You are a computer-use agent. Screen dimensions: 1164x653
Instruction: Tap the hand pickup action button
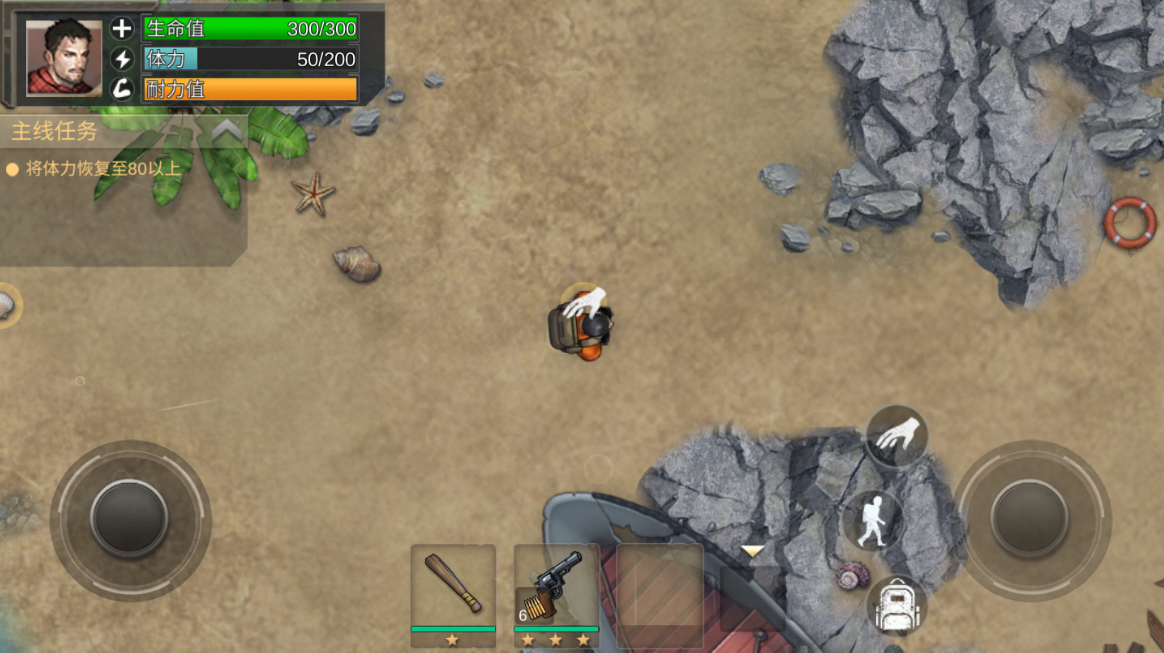coord(897,436)
